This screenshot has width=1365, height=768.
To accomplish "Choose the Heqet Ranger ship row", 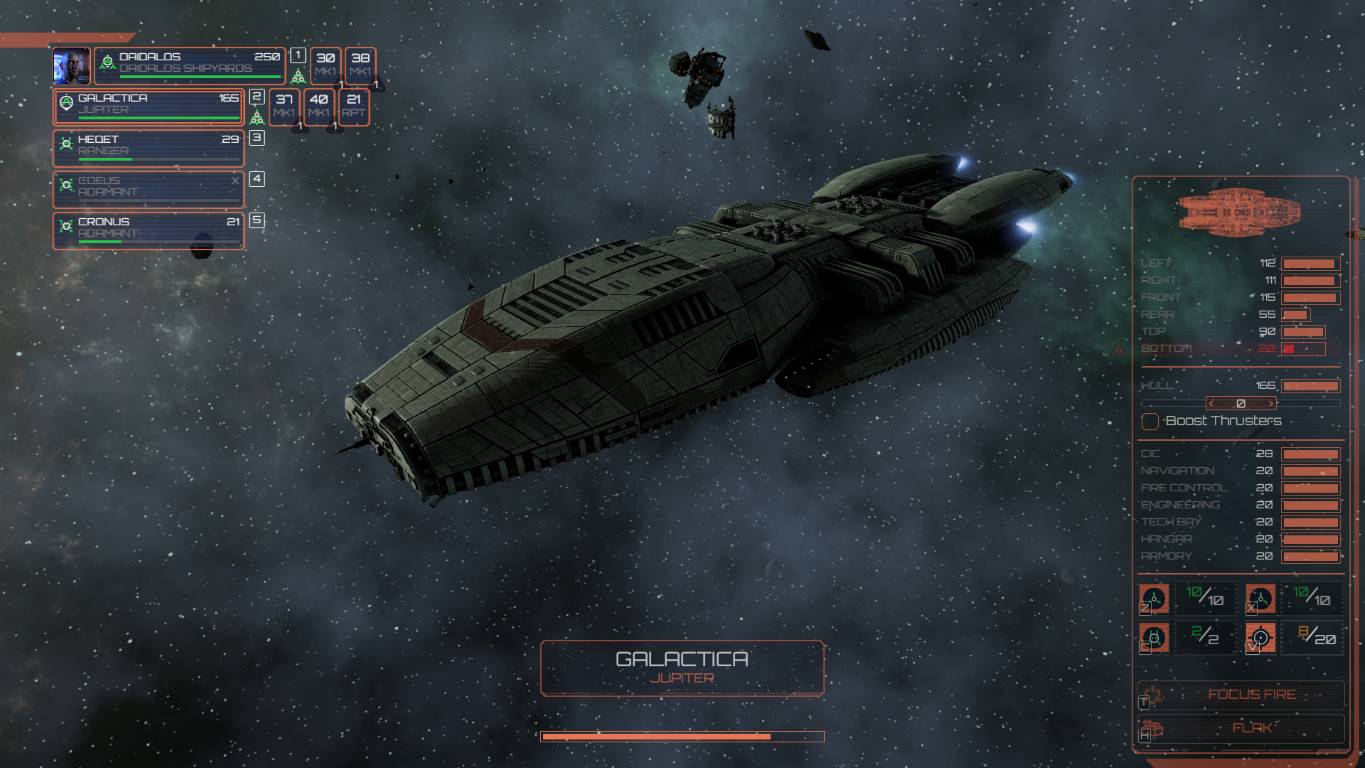I will pyautogui.click(x=150, y=146).
